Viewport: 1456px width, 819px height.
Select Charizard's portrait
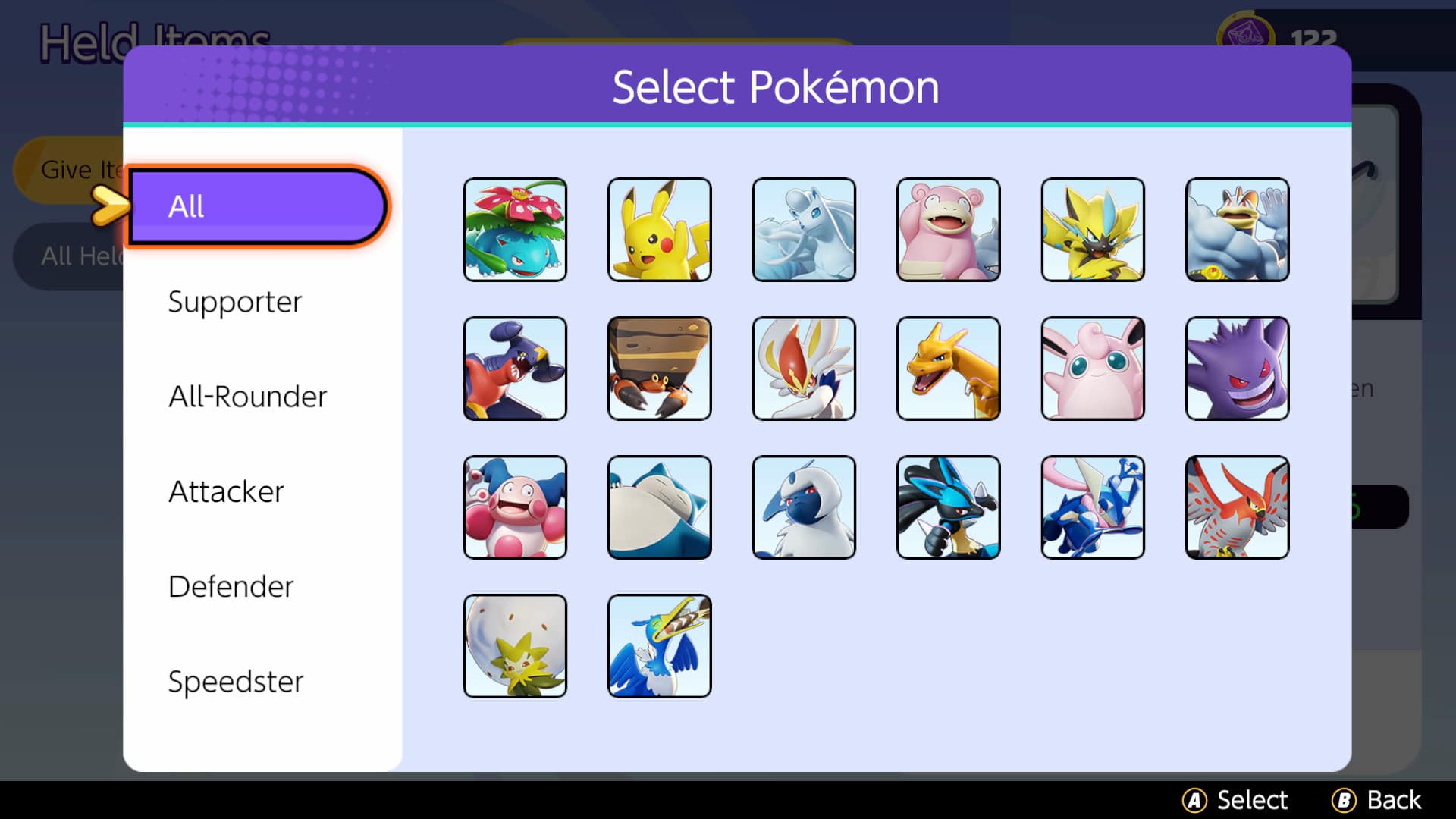pos(948,369)
